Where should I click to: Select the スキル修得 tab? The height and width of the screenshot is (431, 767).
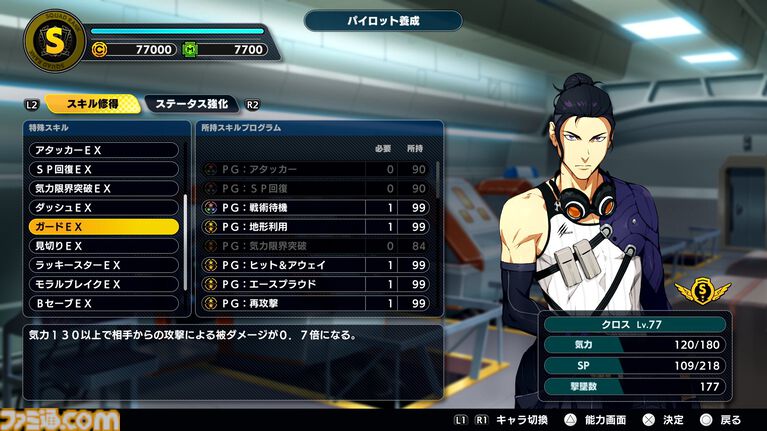tap(90, 103)
